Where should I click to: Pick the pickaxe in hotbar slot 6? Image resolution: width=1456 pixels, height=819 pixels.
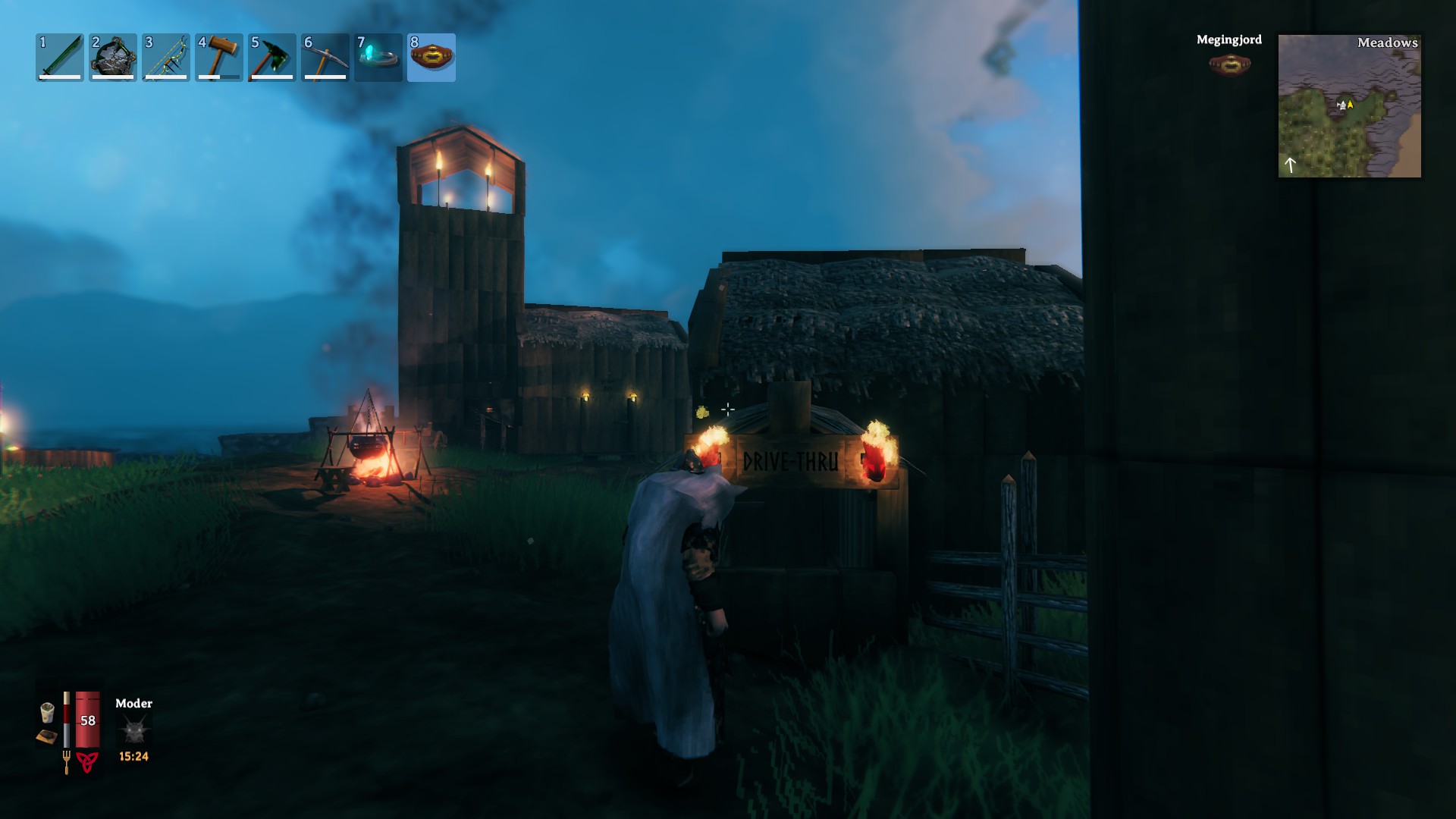click(325, 58)
